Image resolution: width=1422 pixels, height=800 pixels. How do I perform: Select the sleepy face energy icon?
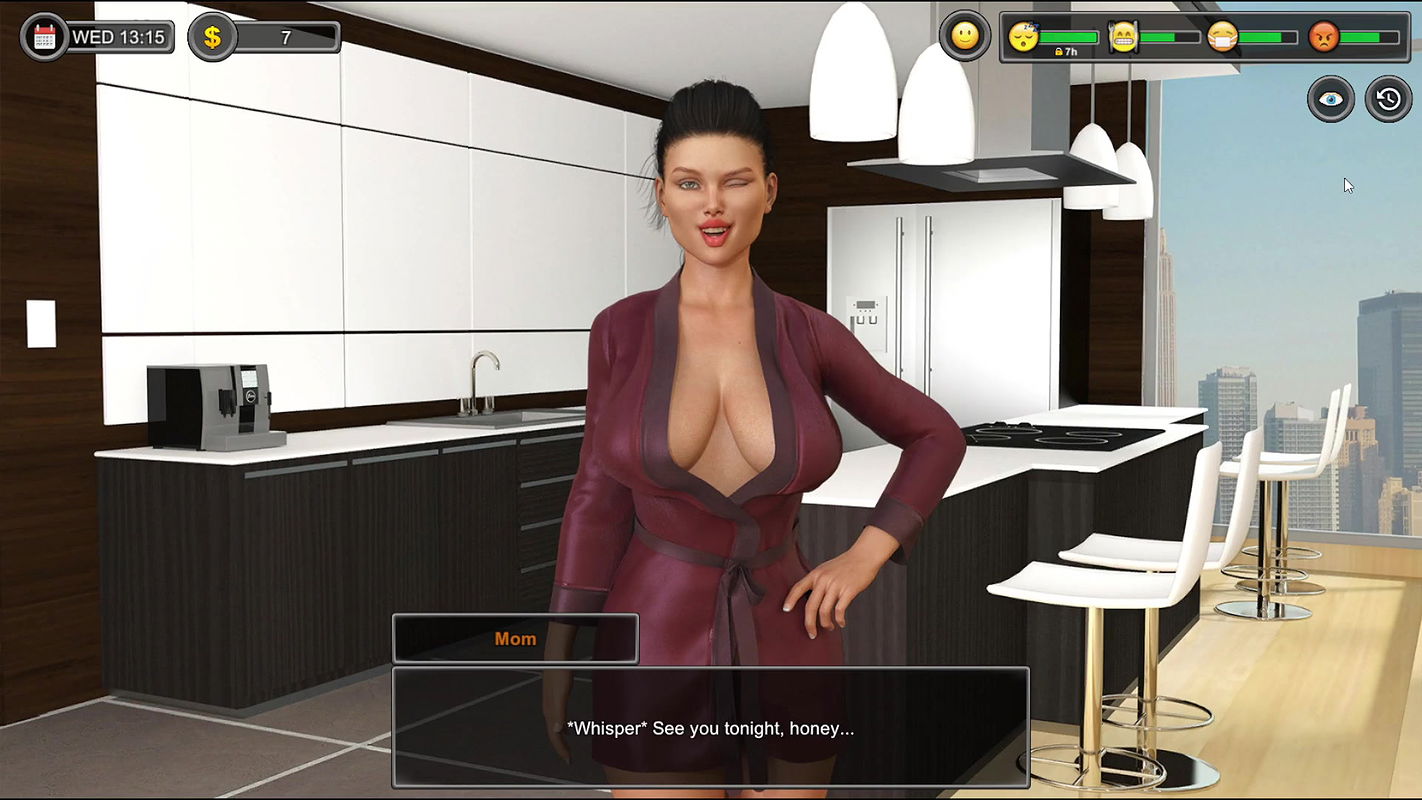click(x=1024, y=38)
